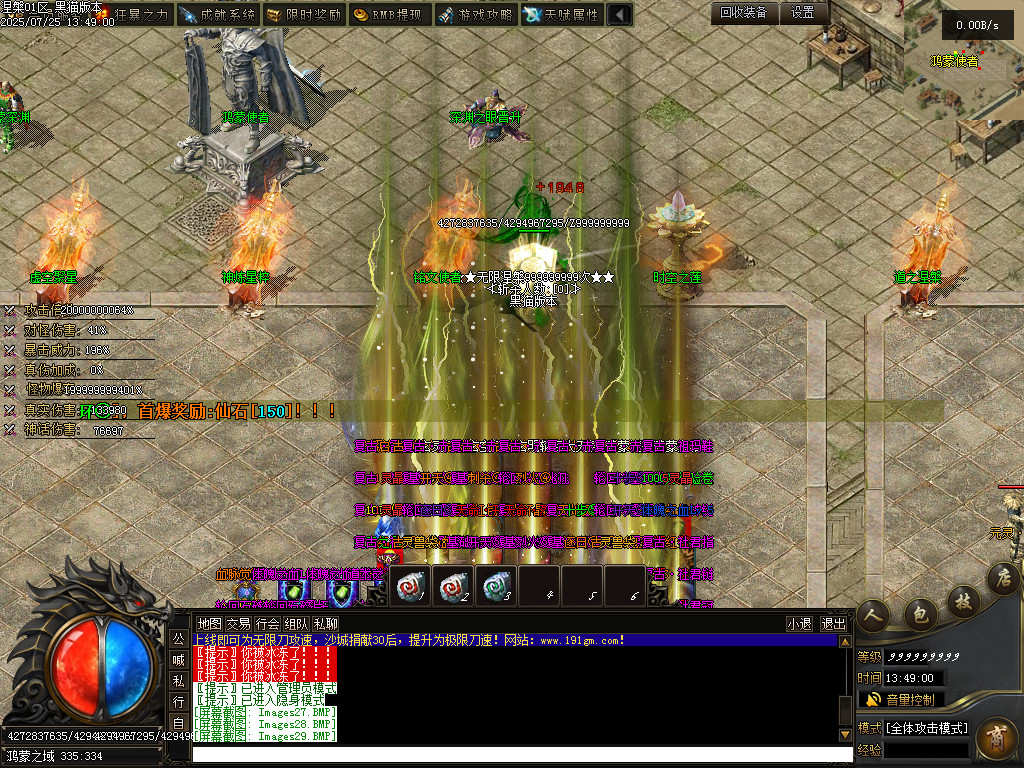Viewport: 1024px width, 768px height.
Task: Open the 设置 settings button
Action: point(803,13)
